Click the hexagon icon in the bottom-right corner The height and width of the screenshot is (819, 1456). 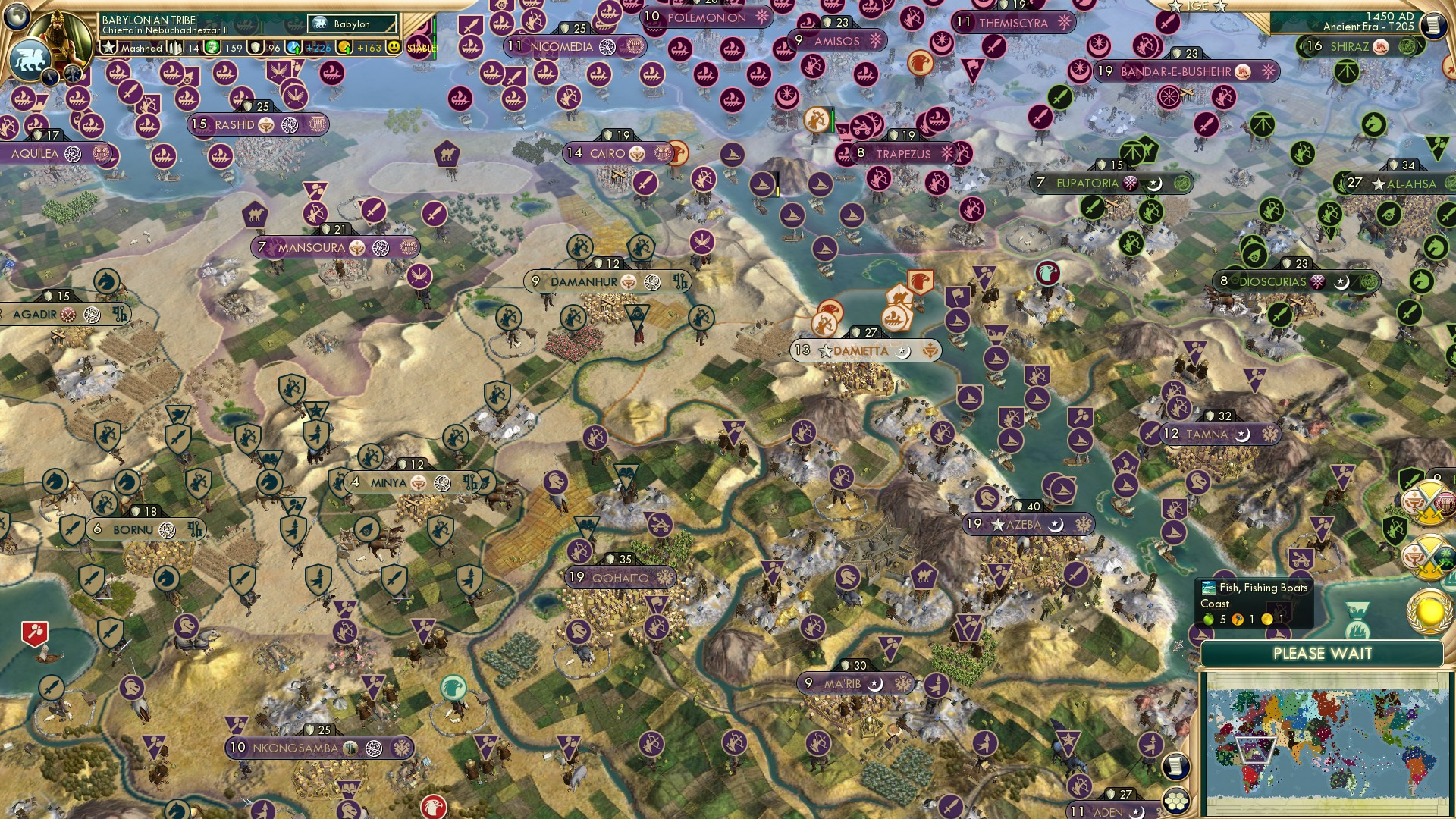tap(1176, 800)
